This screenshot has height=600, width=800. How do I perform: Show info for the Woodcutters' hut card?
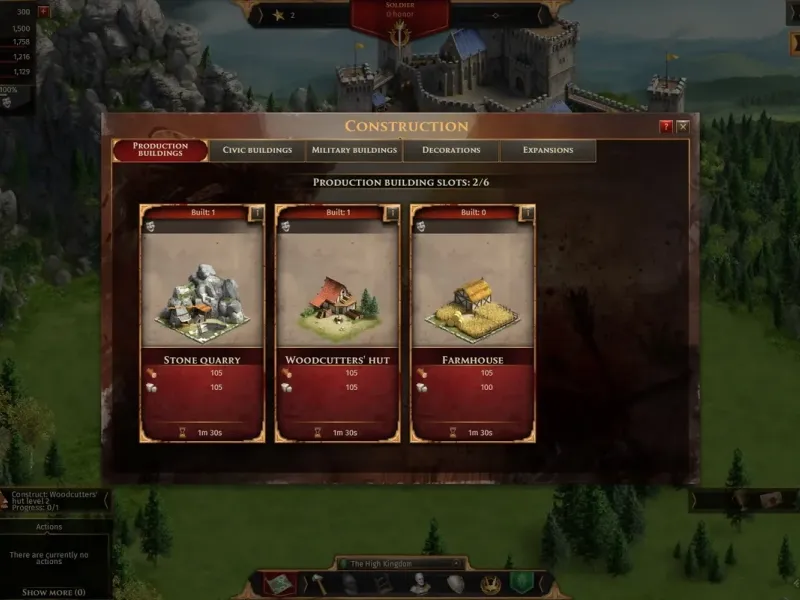point(391,213)
